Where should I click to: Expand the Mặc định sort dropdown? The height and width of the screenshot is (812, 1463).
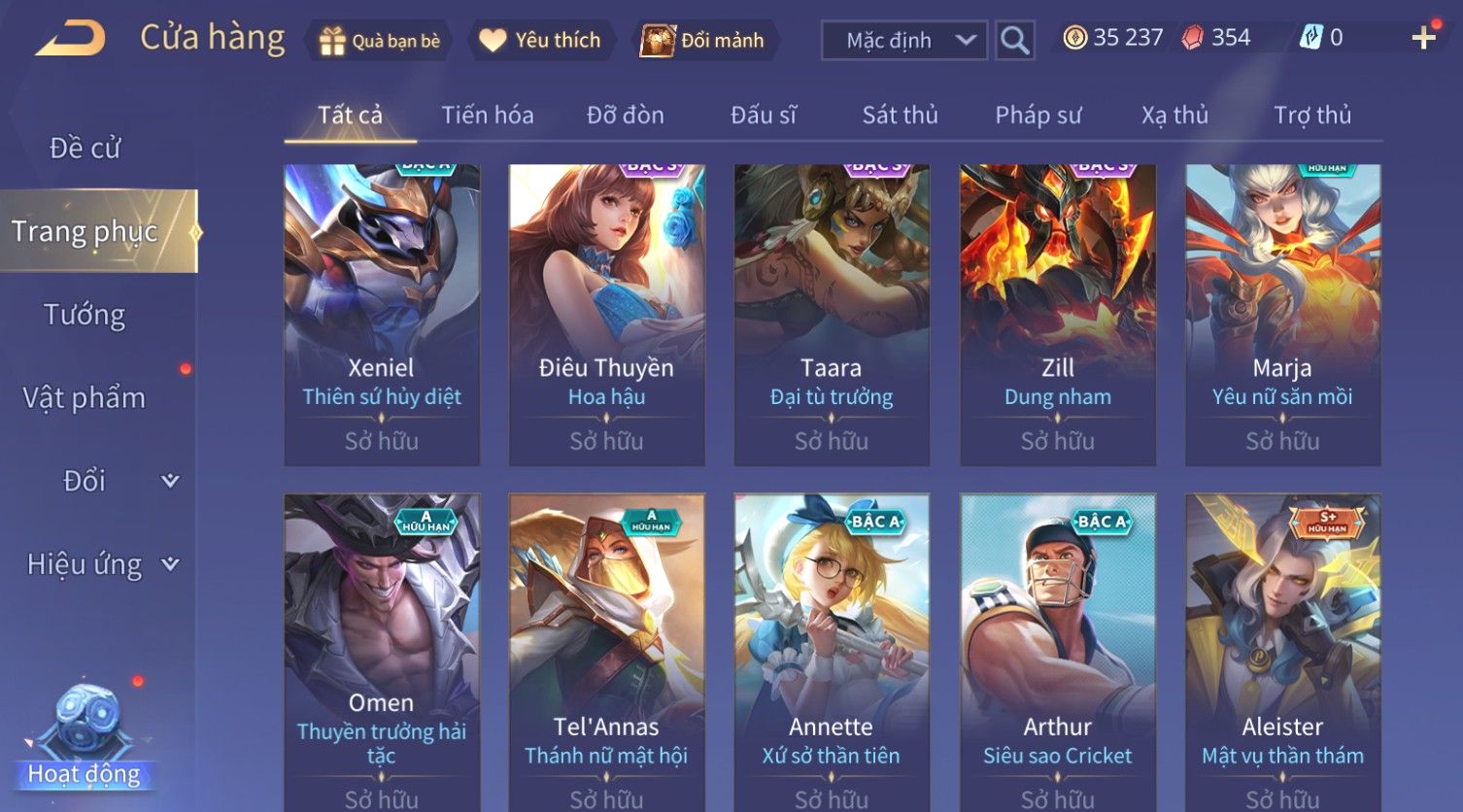(x=903, y=41)
